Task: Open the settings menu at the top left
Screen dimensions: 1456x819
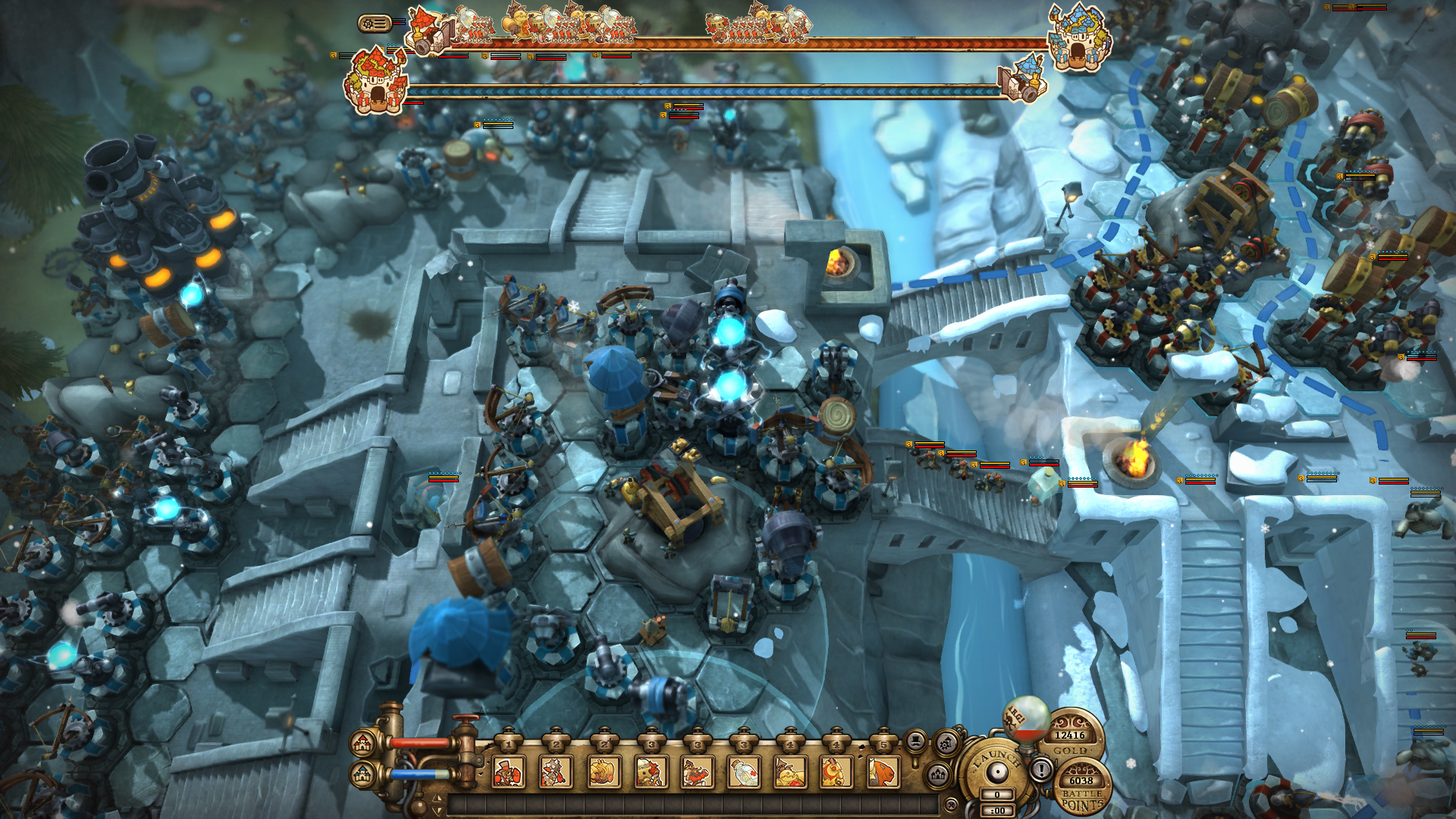Action: tap(375, 24)
